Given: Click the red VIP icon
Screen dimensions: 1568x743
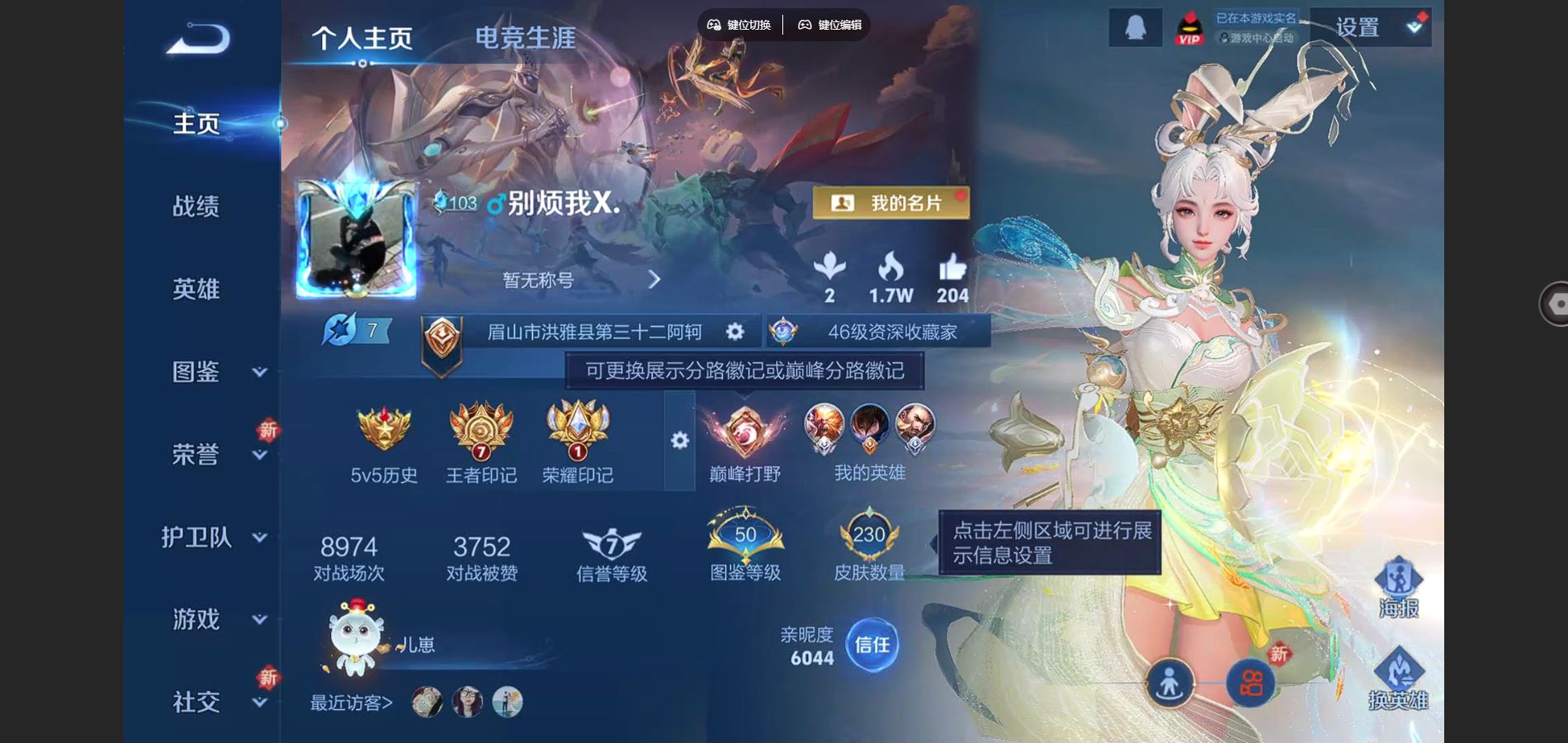Looking at the screenshot, I should point(1188,26).
